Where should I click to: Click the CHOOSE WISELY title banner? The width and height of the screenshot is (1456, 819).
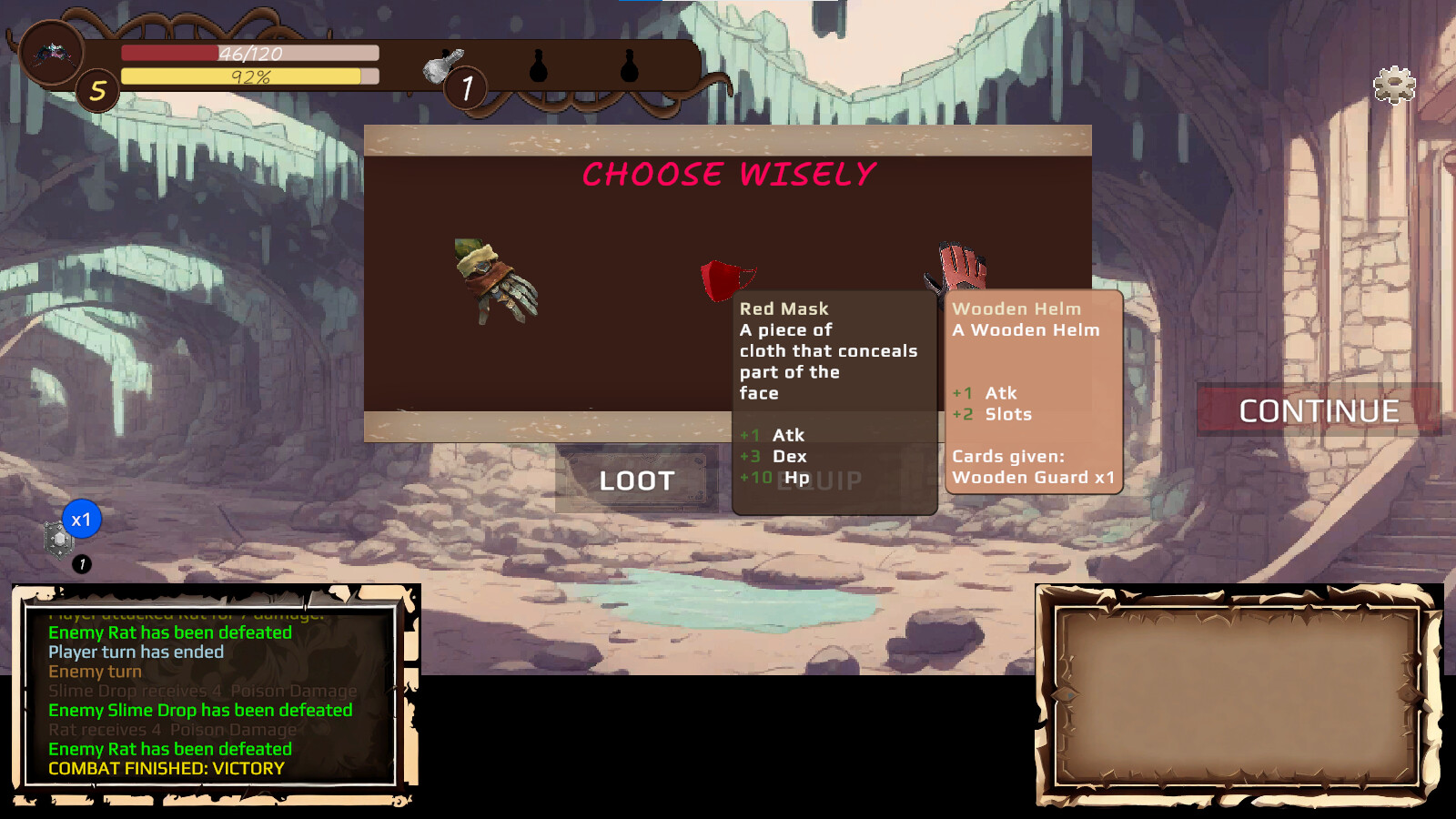click(x=728, y=174)
